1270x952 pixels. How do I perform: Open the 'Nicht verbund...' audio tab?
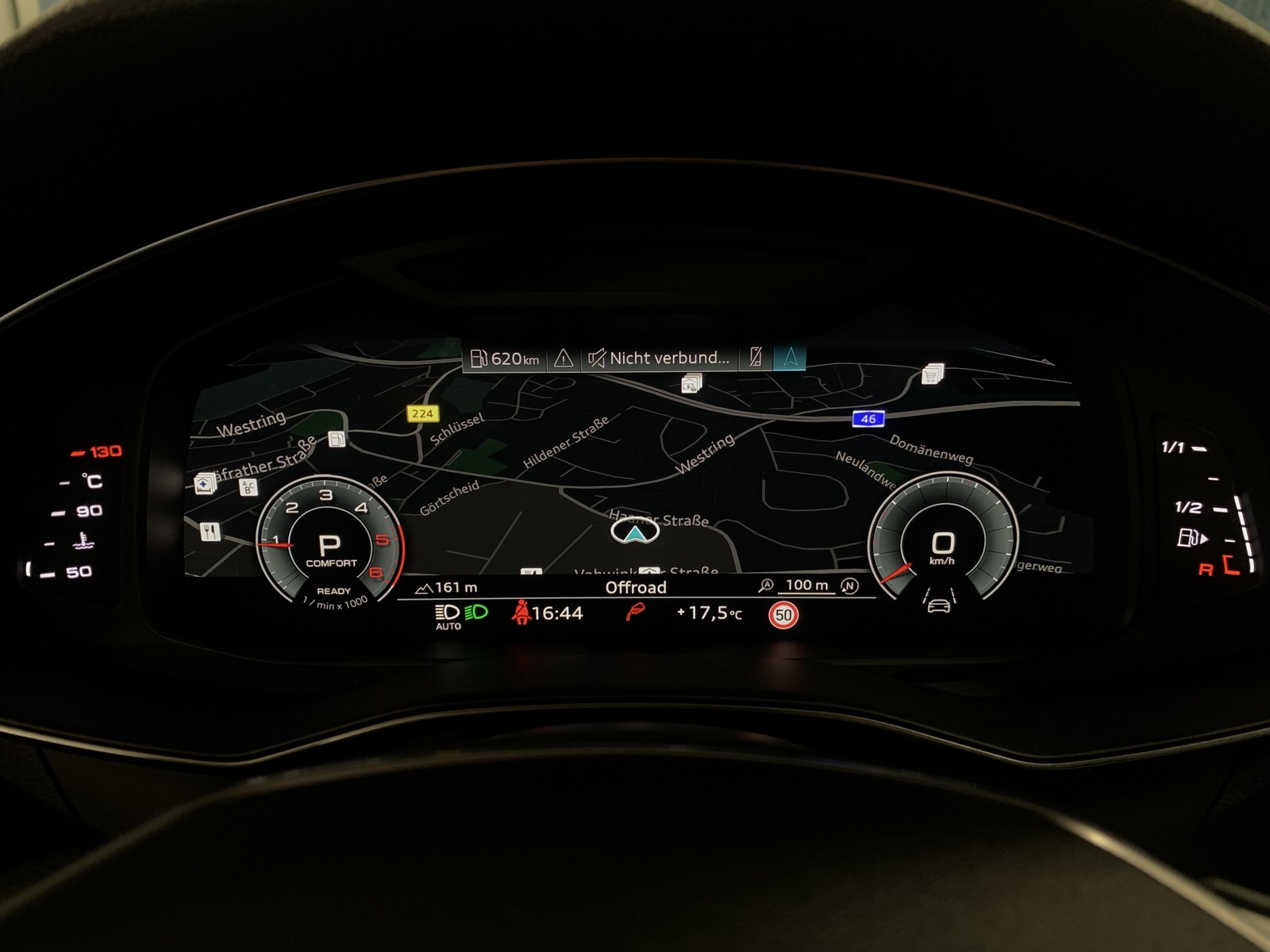[x=659, y=359]
